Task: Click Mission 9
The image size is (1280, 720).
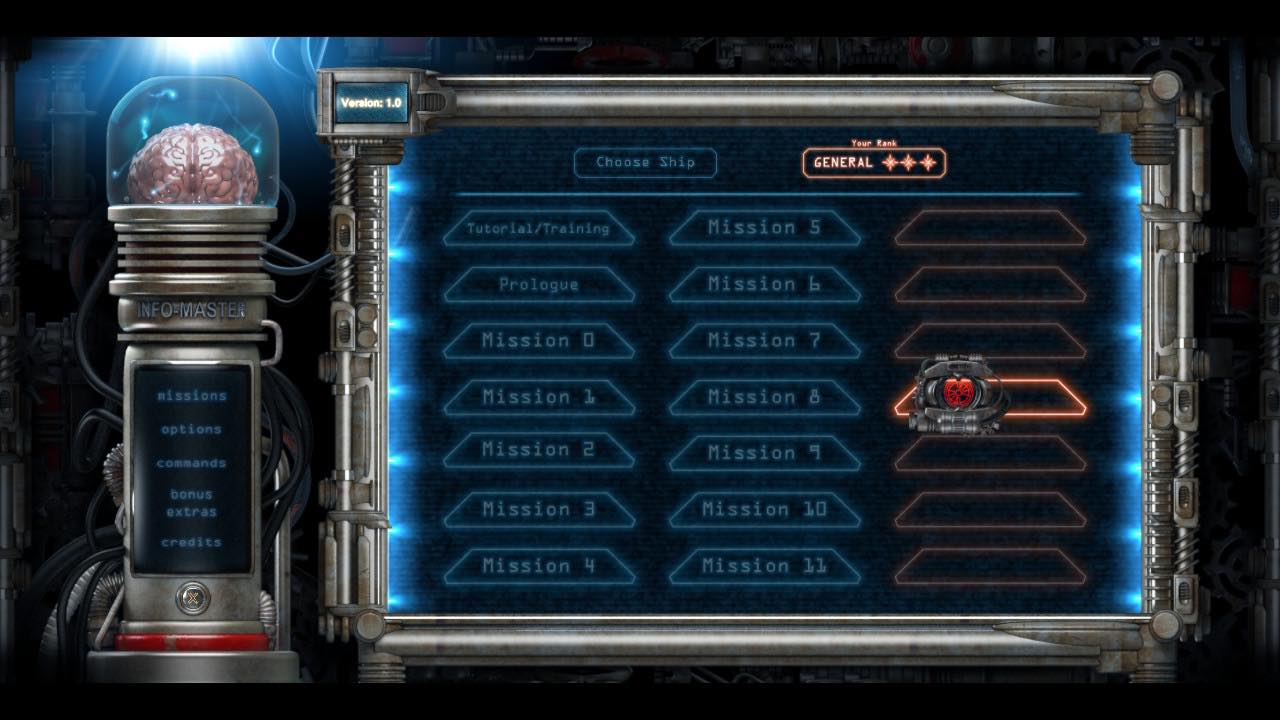Action: pos(764,453)
